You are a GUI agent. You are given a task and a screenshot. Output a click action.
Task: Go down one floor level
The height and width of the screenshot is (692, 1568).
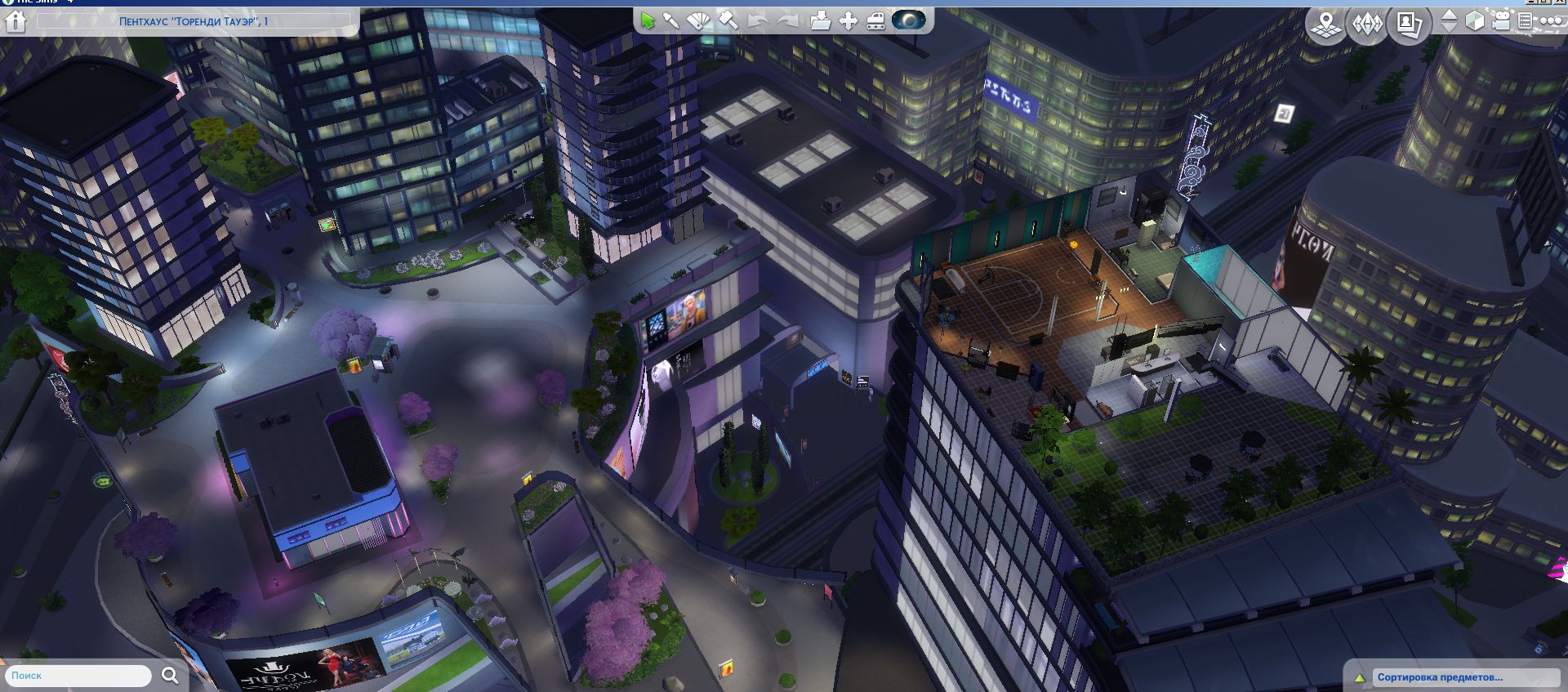click(1450, 29)
